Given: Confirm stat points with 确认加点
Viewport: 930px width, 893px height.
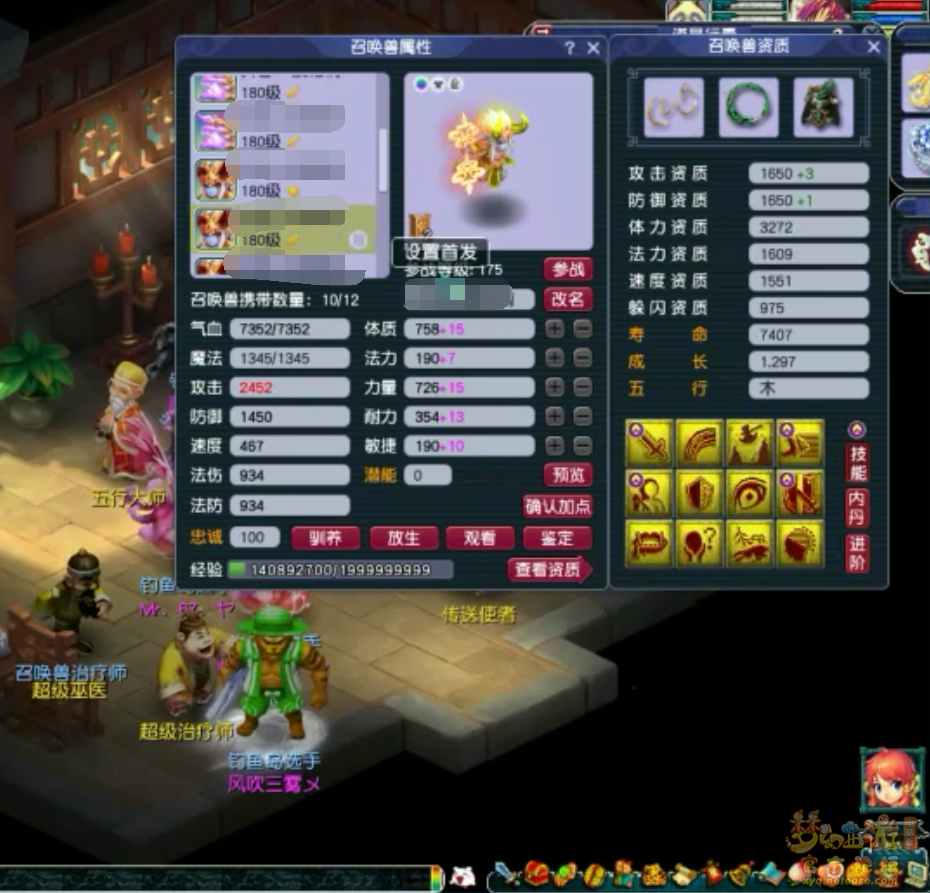Looking at the screenshot, I should pos(558,506).
